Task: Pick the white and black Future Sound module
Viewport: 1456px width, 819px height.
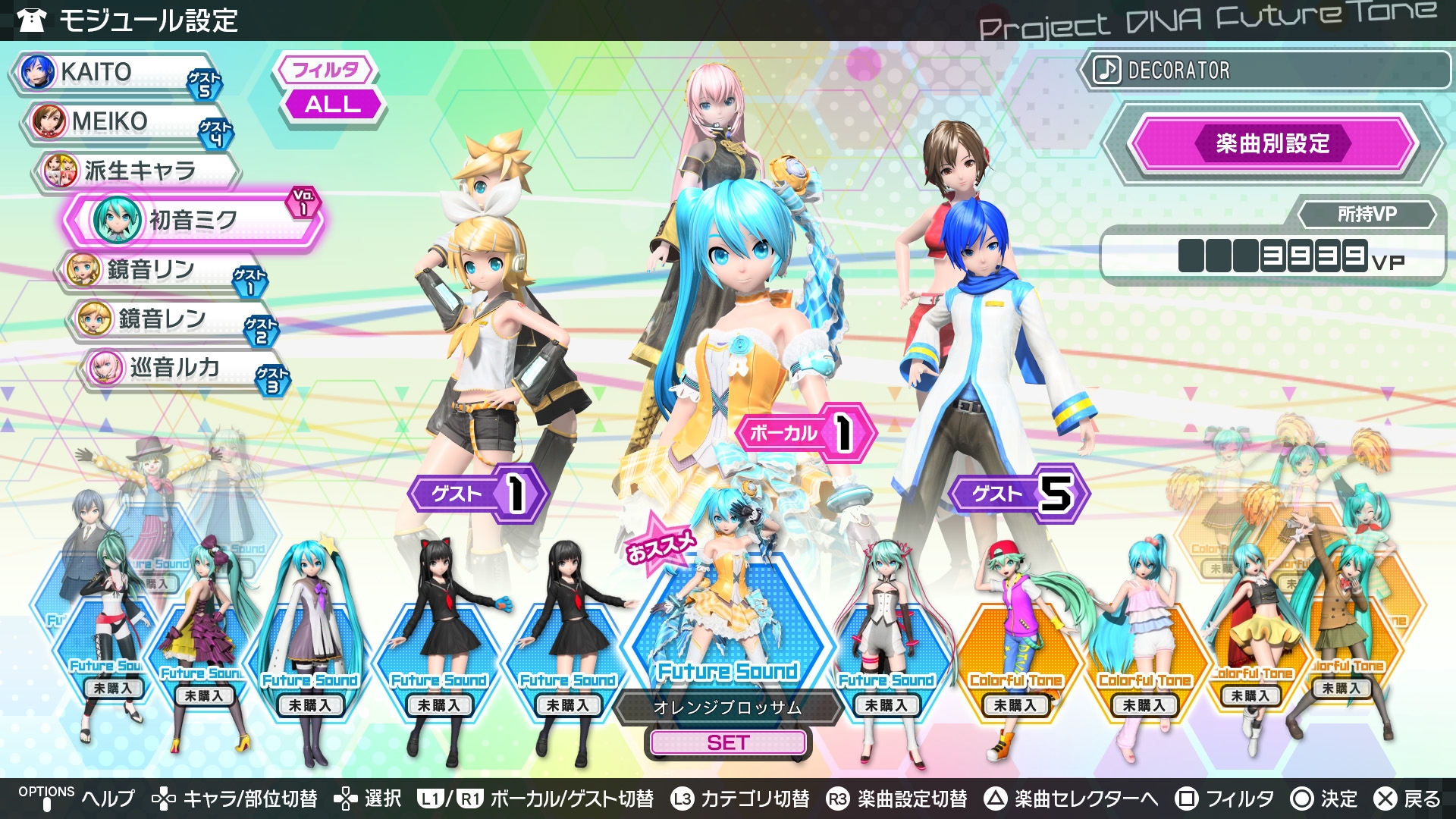Action: pyautogui.click(x=886, y=645)
